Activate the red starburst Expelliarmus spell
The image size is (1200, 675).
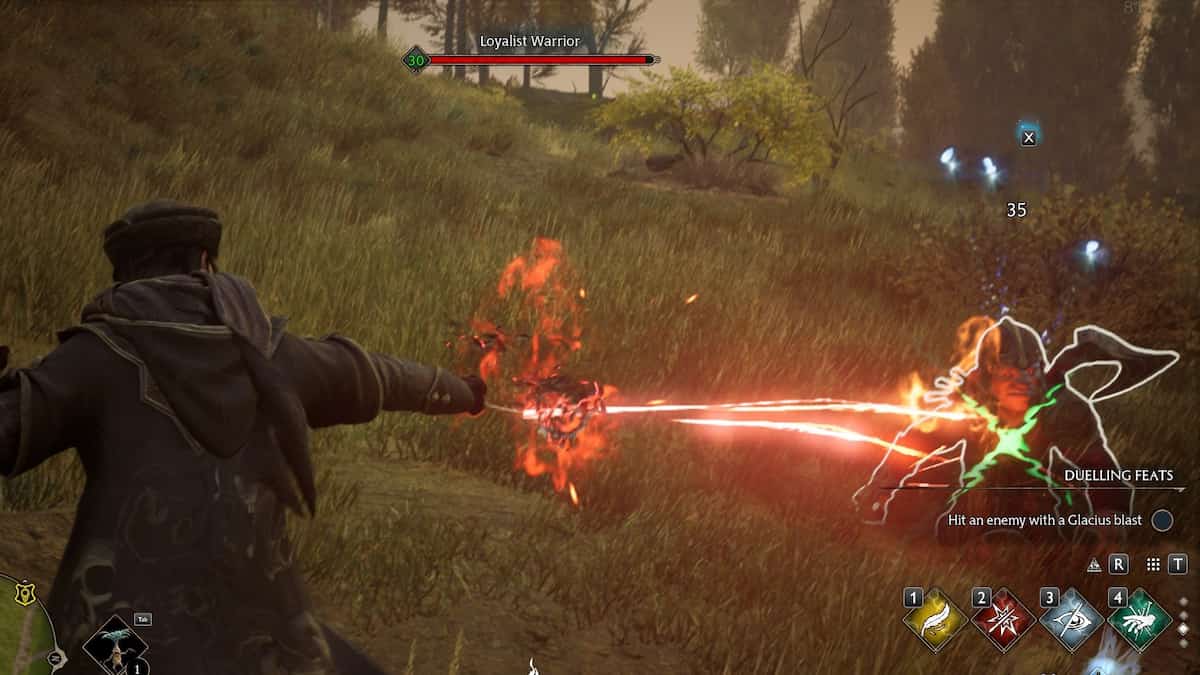pos(1003,620)
